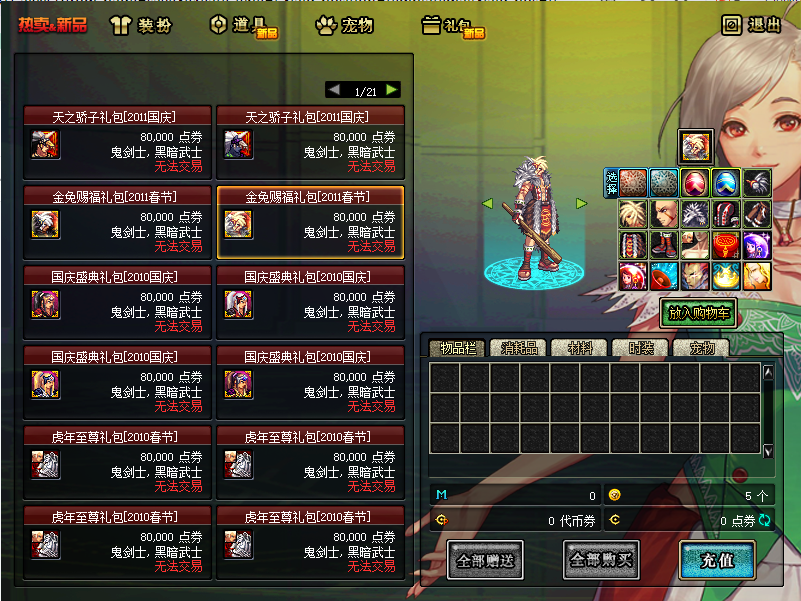This screenshot has width=801, height=601.
Task: Go to the next page of the item list
Action: tap(392, 89)
